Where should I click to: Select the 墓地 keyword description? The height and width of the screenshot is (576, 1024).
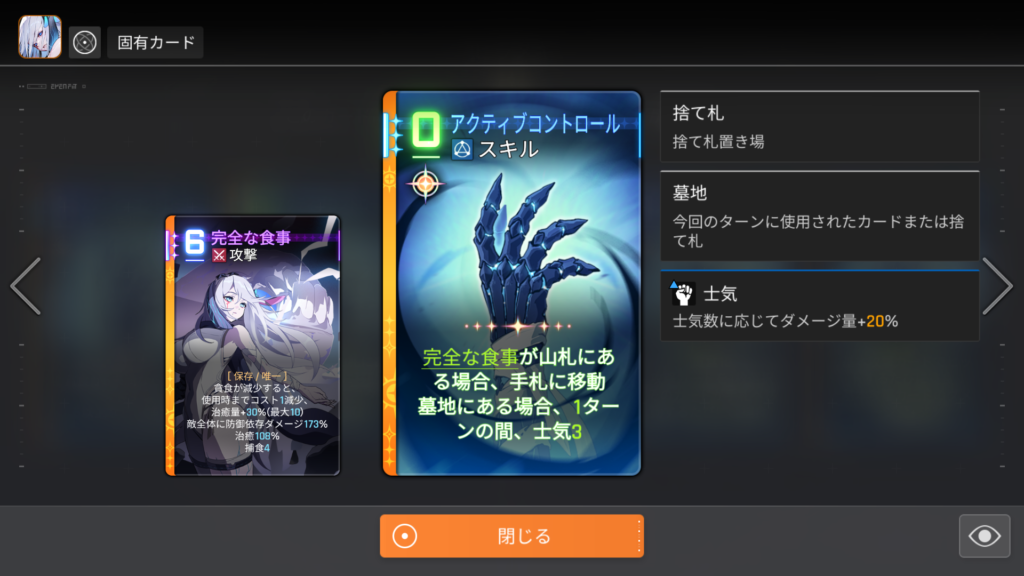click(x=819, y=215)
